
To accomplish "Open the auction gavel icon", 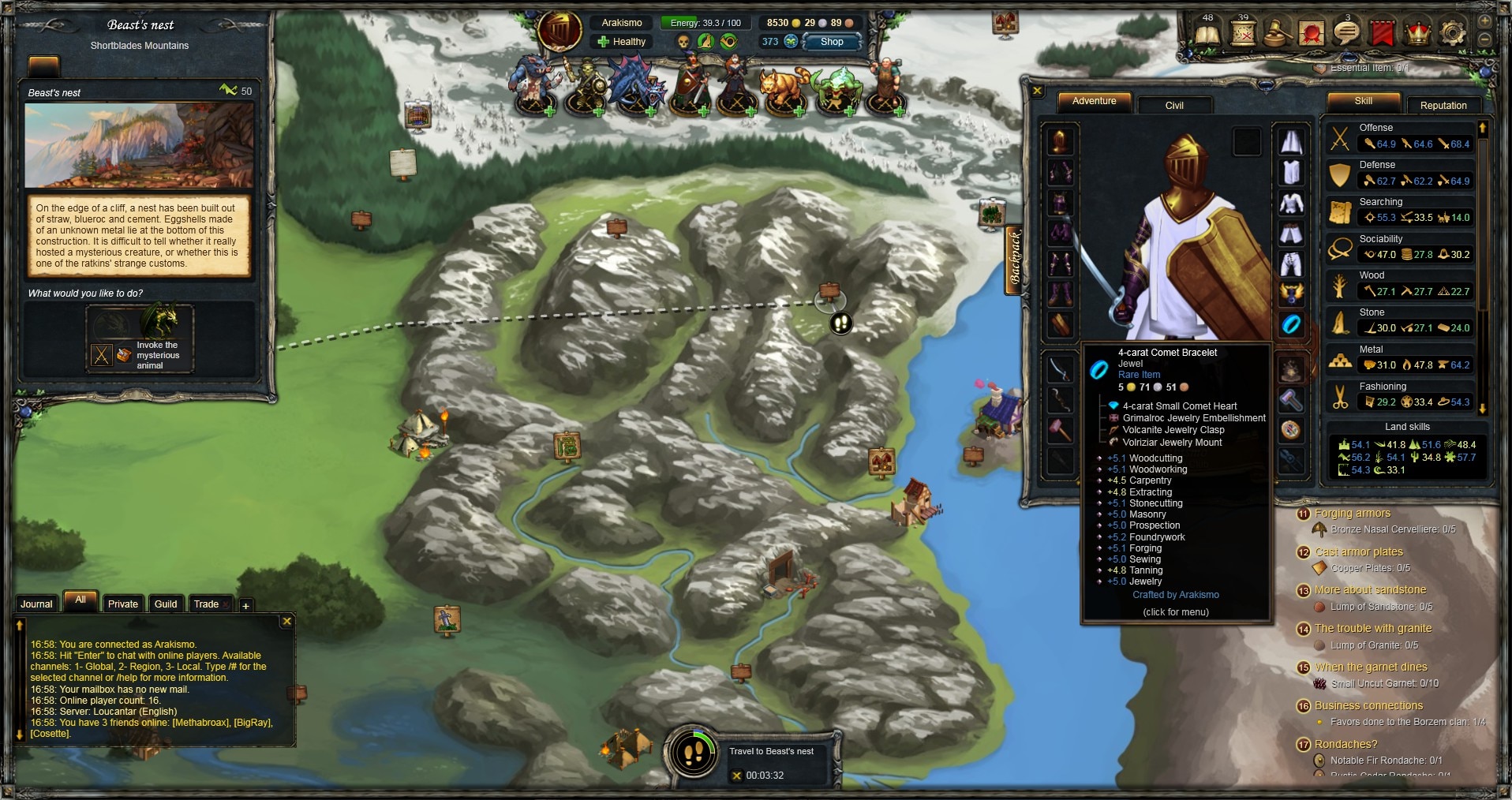I will pyautogui.click(x=1276, y=33).
